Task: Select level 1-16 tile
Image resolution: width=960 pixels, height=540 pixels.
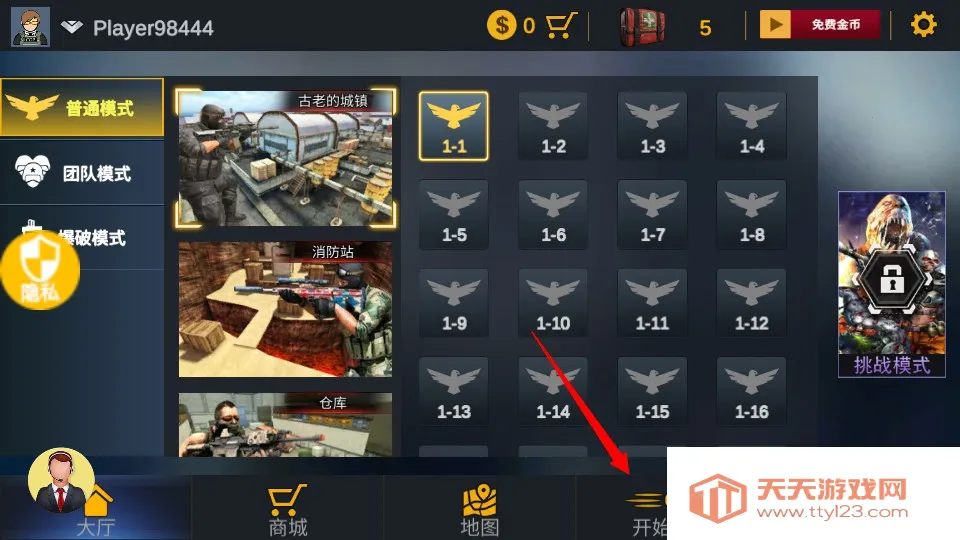Action: pos(752,391)
